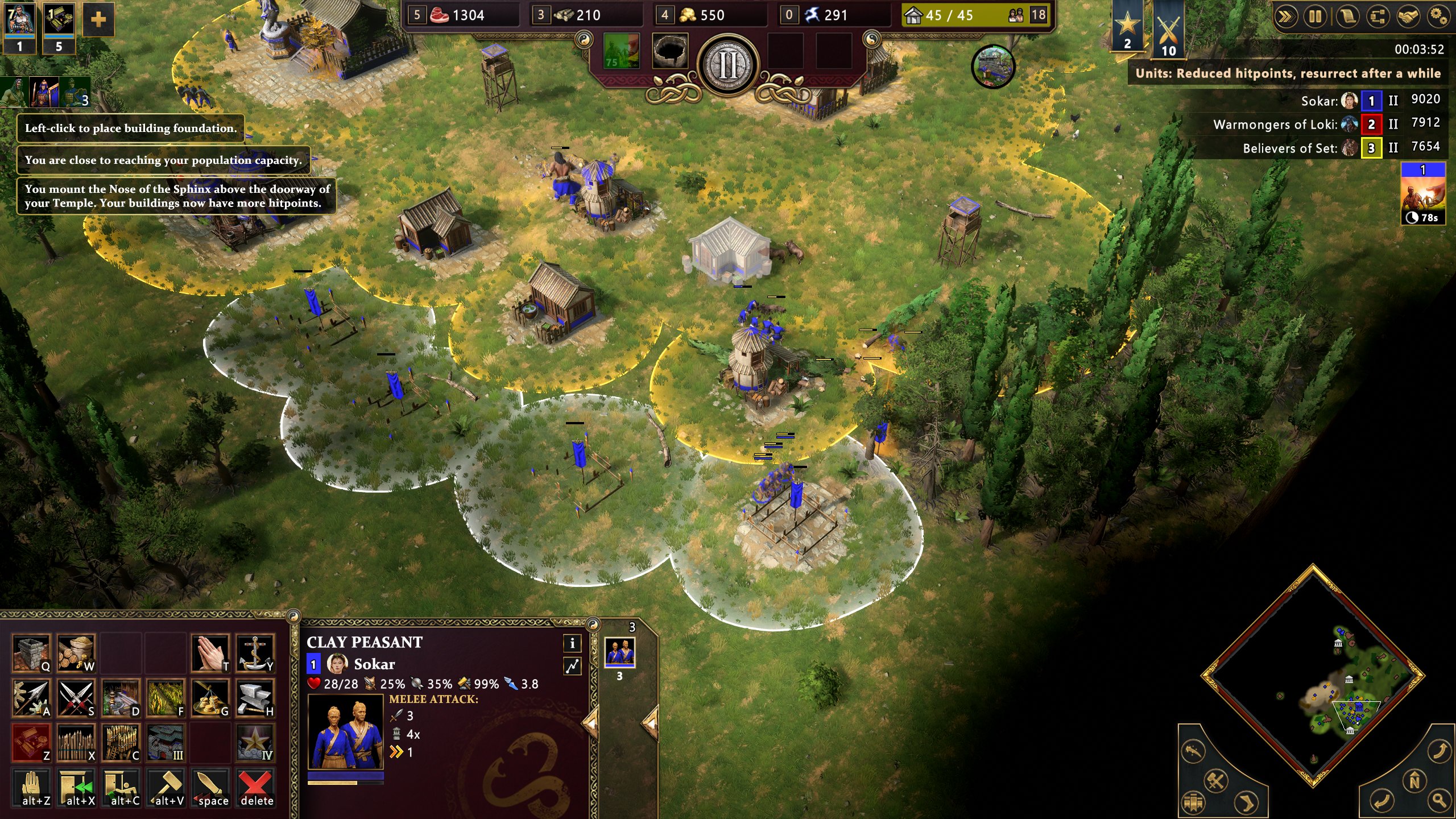Select the praying hands build icon
Viewport: 1456px width, 819px height.
point(210,652)
